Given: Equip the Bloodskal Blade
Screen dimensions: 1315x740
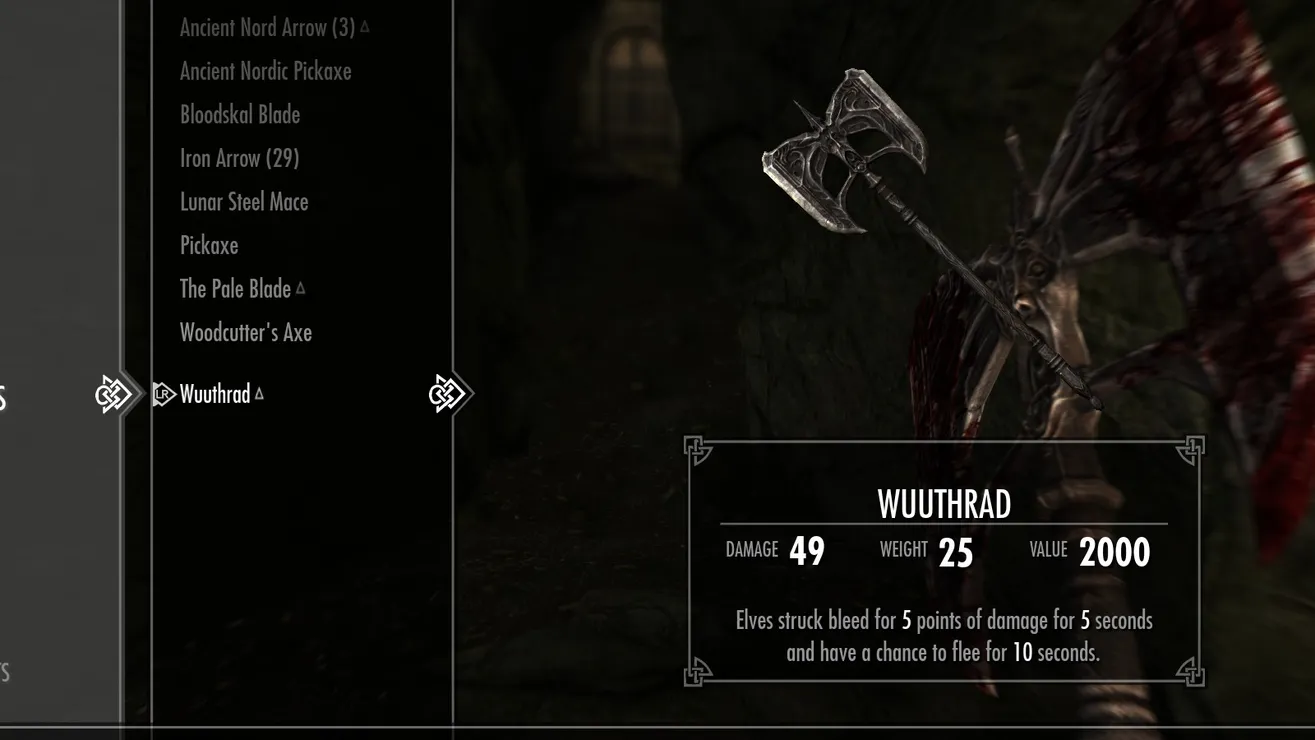Looking at the screenshot, I should pyautogui.click(x=240, y=115).
